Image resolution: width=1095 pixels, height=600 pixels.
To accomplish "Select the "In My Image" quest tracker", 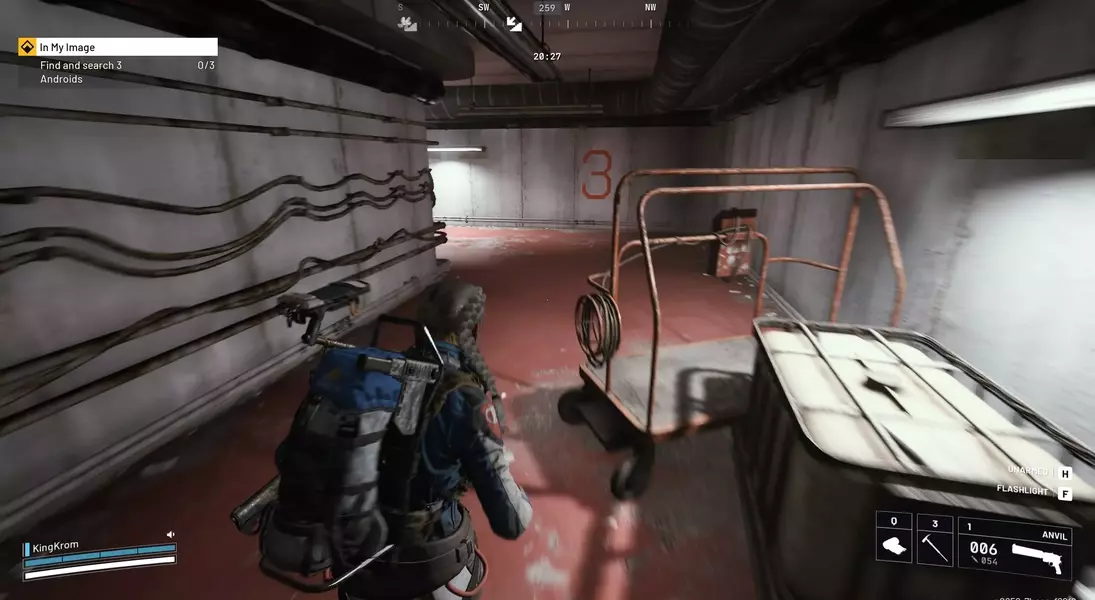I will [118, 47].
